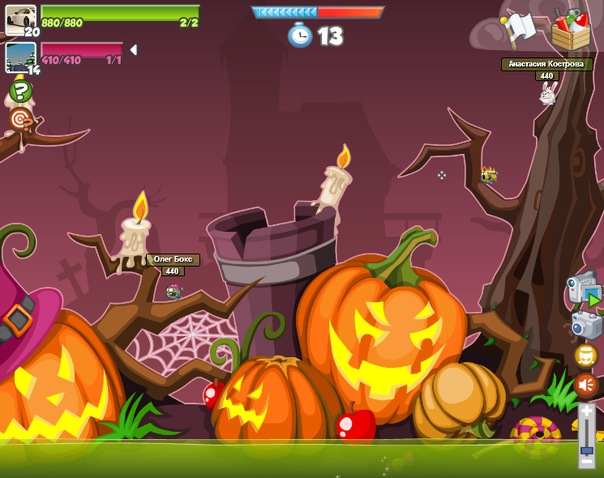This screenshot has width=604, height=478.
Task: Open the green question mark help
Action: [20, 92]
